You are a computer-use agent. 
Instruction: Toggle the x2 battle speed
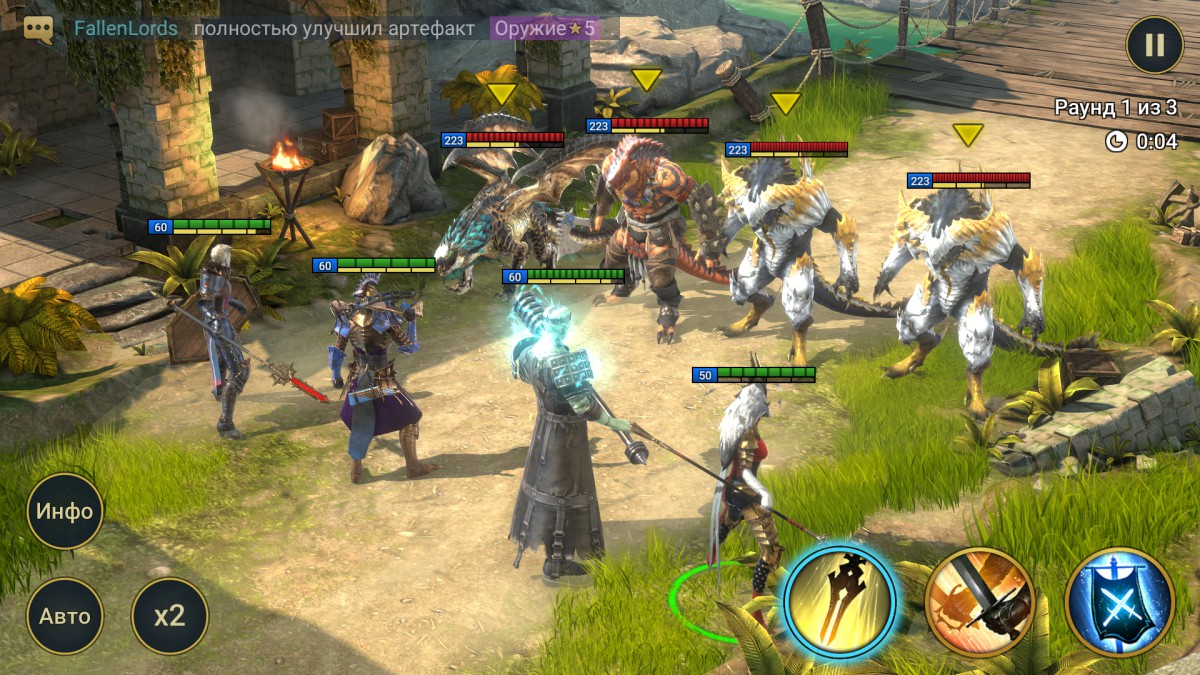pyautogui.click(x=170, y=616)
